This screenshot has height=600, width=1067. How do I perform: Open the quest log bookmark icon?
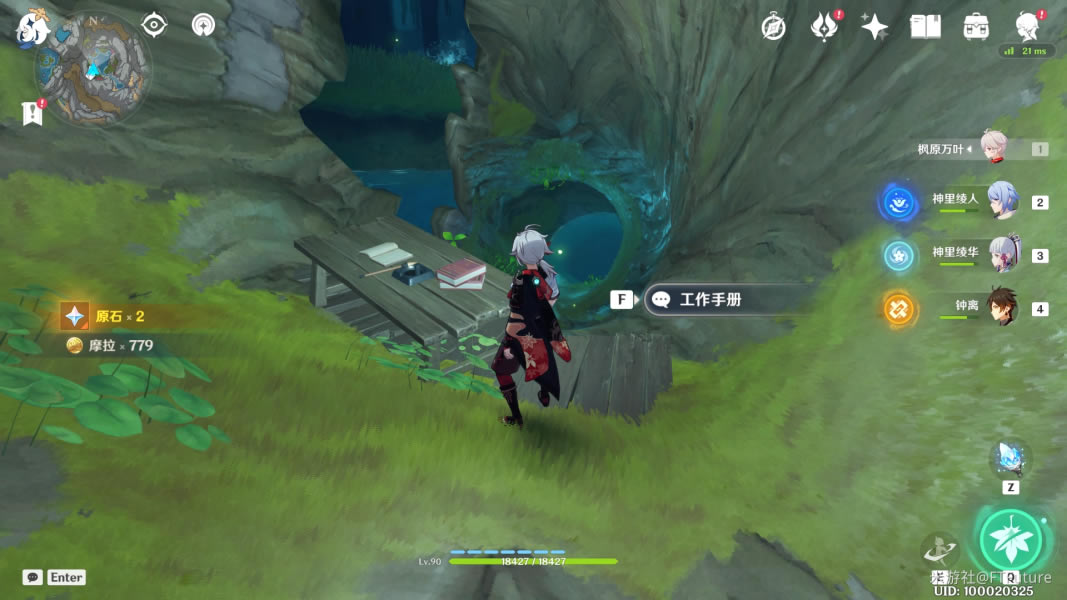pyautogui.click(x=32, y=113)
